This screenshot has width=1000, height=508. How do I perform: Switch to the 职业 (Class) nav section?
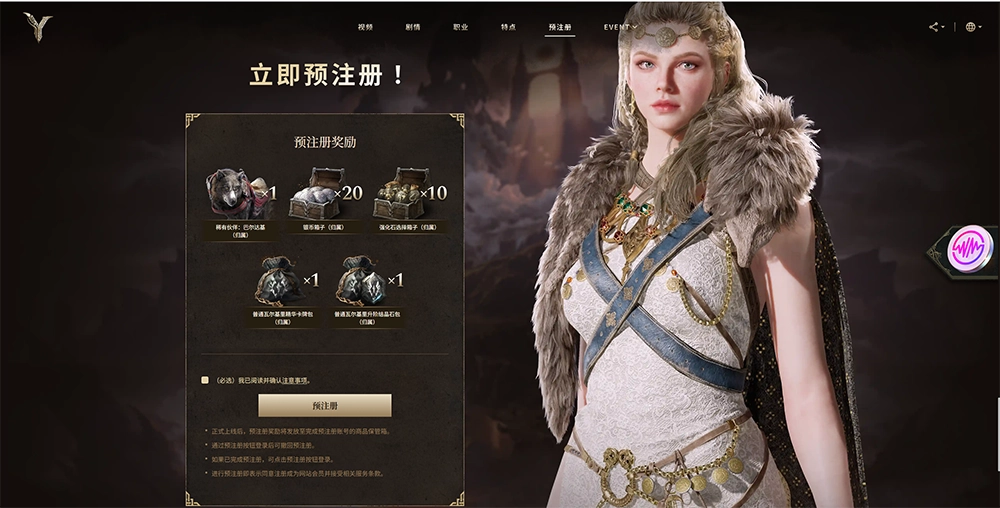460,27
